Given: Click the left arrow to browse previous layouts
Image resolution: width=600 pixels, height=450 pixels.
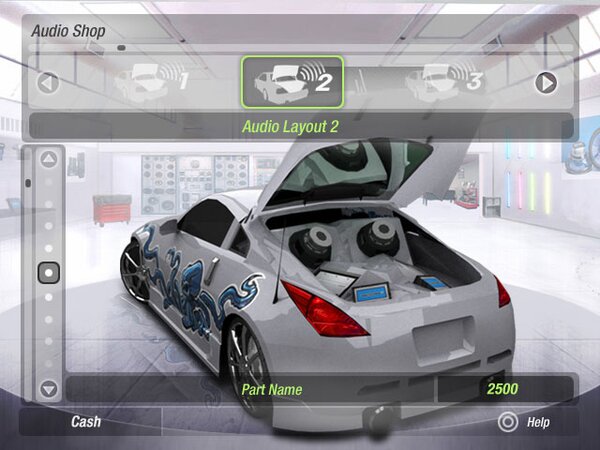Looking at the screenshot, I should coord(48,82).
